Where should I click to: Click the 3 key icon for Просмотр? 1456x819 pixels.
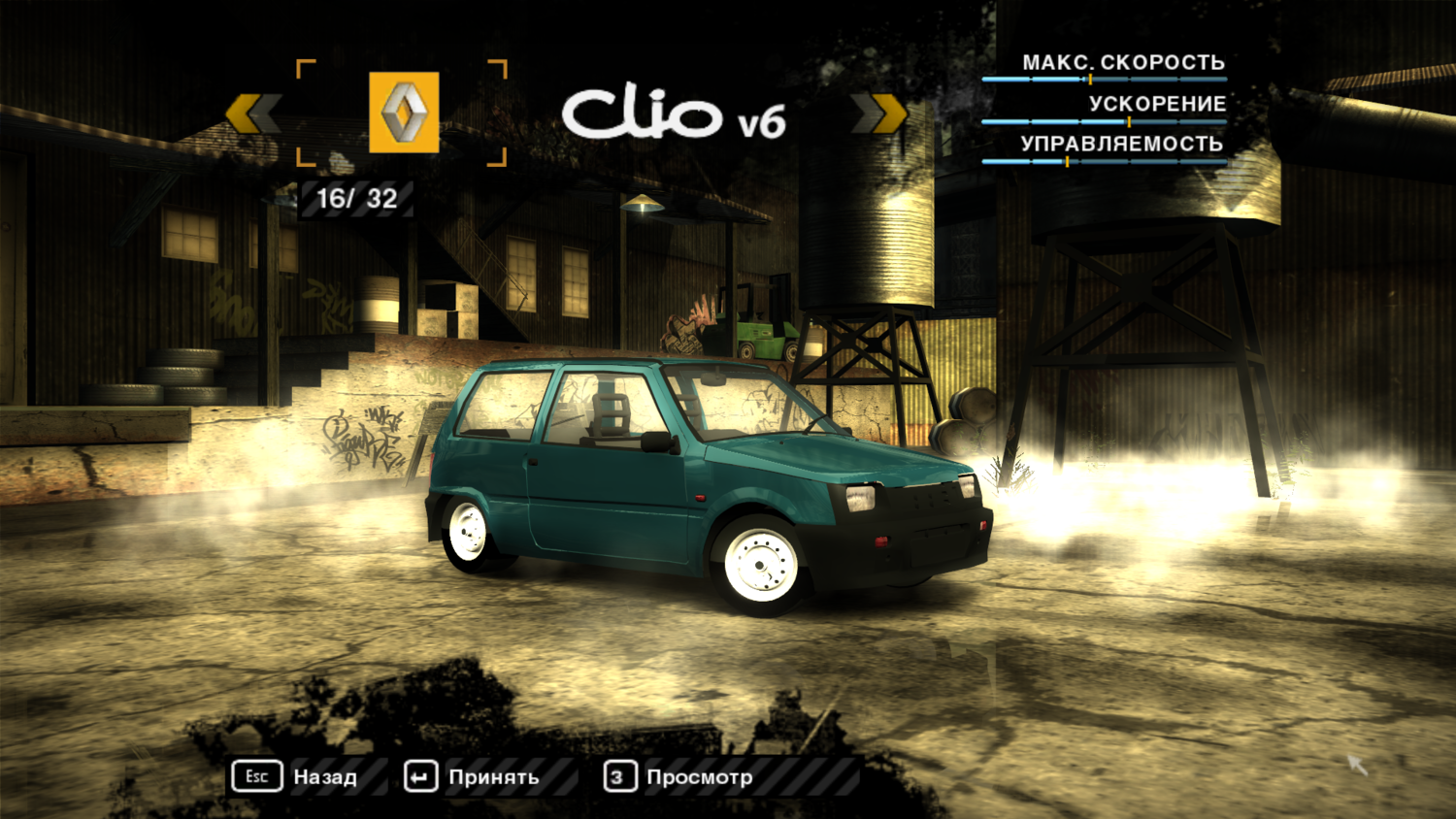click(618, 776)
